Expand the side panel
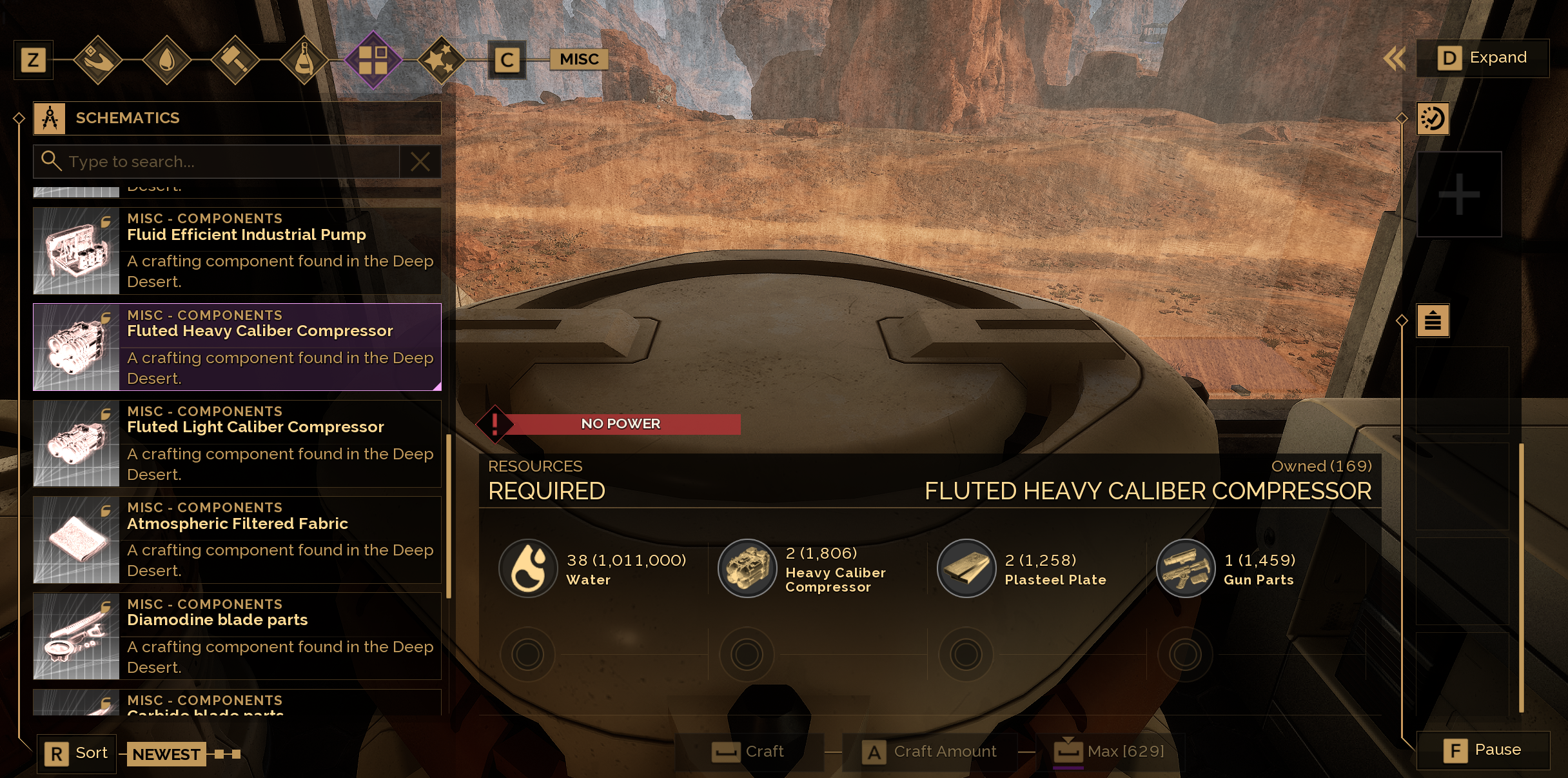The image size is (1568, 778). (x=1482, y=58)
